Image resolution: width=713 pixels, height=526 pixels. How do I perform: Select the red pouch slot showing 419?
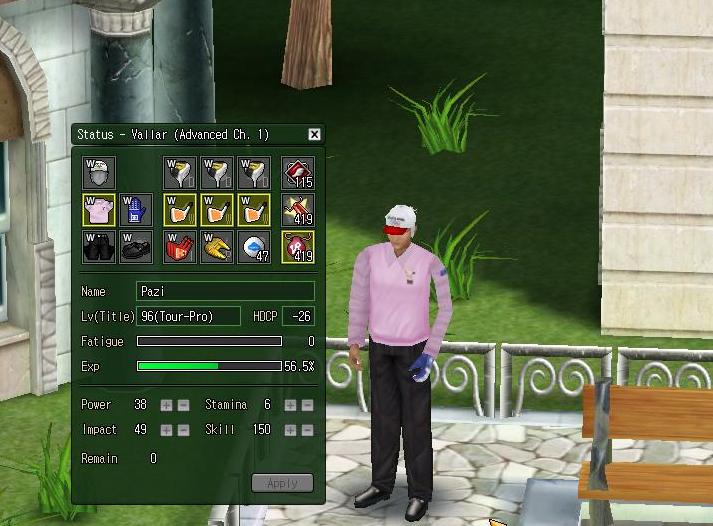pyautogui.click(x=298, y=247)
